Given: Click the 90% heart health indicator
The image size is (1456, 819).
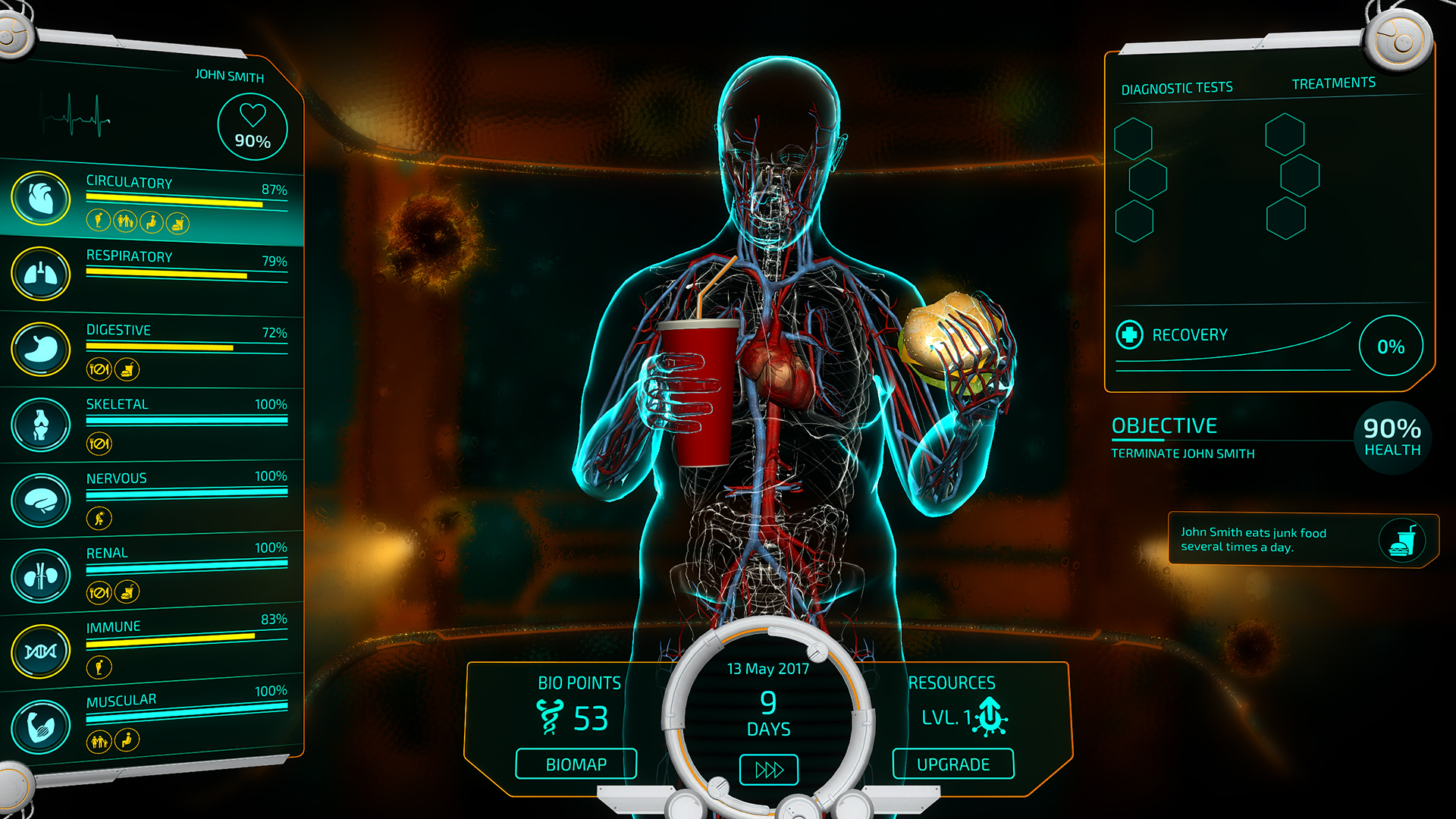Looking at the screenshot, I should tap(253, 126).
